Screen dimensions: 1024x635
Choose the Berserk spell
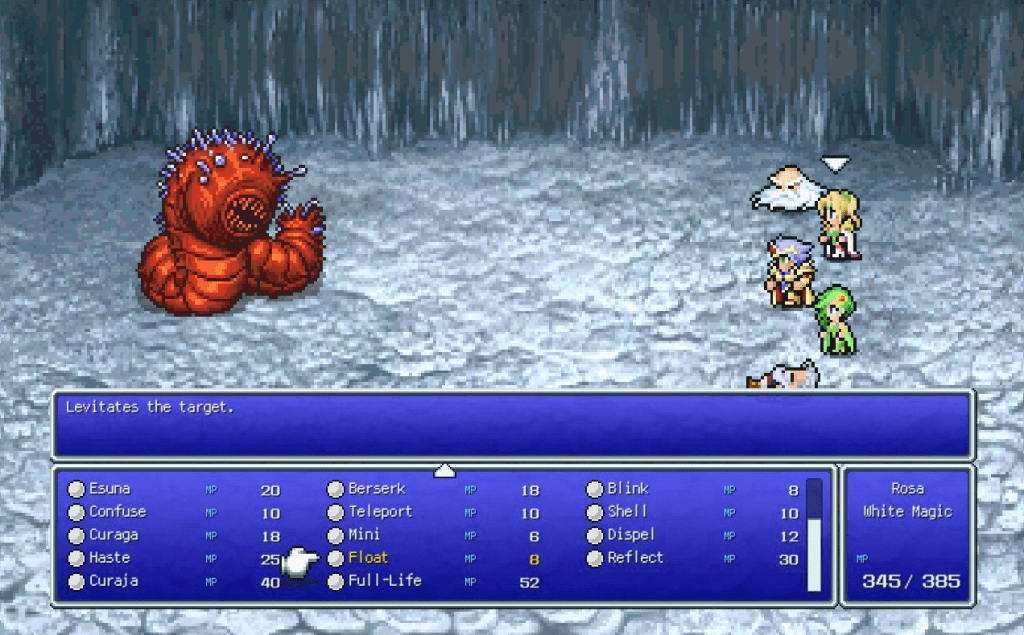(374, 489)
